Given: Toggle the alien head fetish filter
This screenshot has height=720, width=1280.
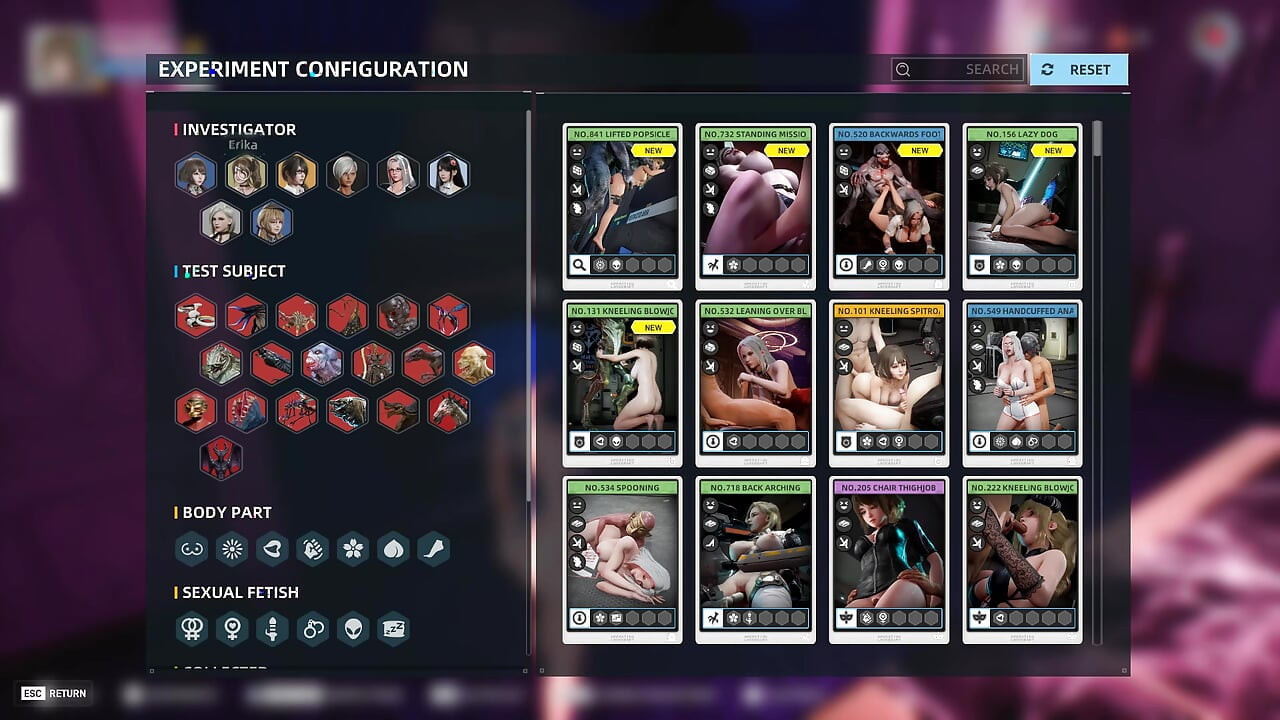Looking at the screenshot, I should [x=352, y=629].
